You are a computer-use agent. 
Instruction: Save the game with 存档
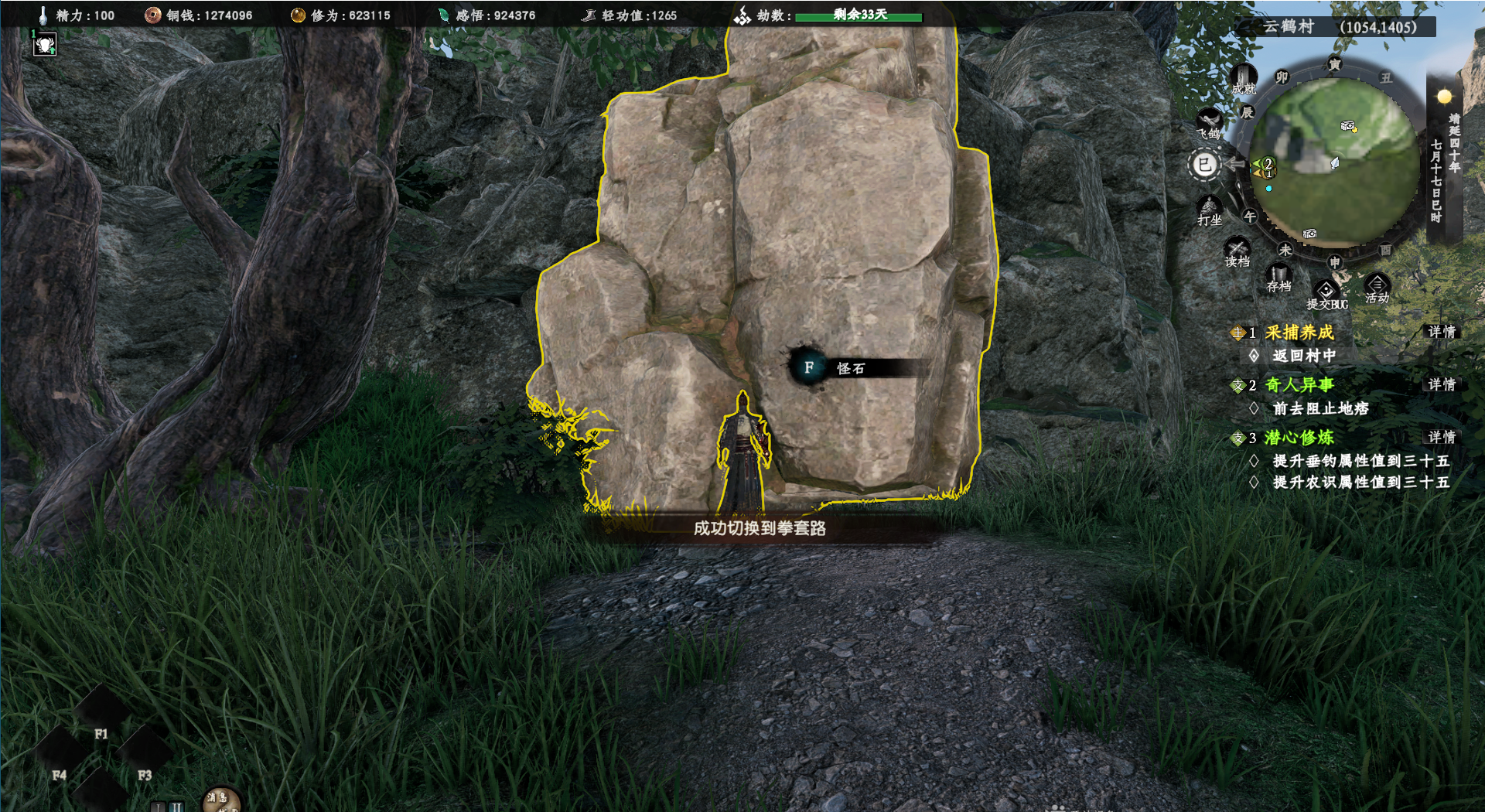click(1278, 278)
